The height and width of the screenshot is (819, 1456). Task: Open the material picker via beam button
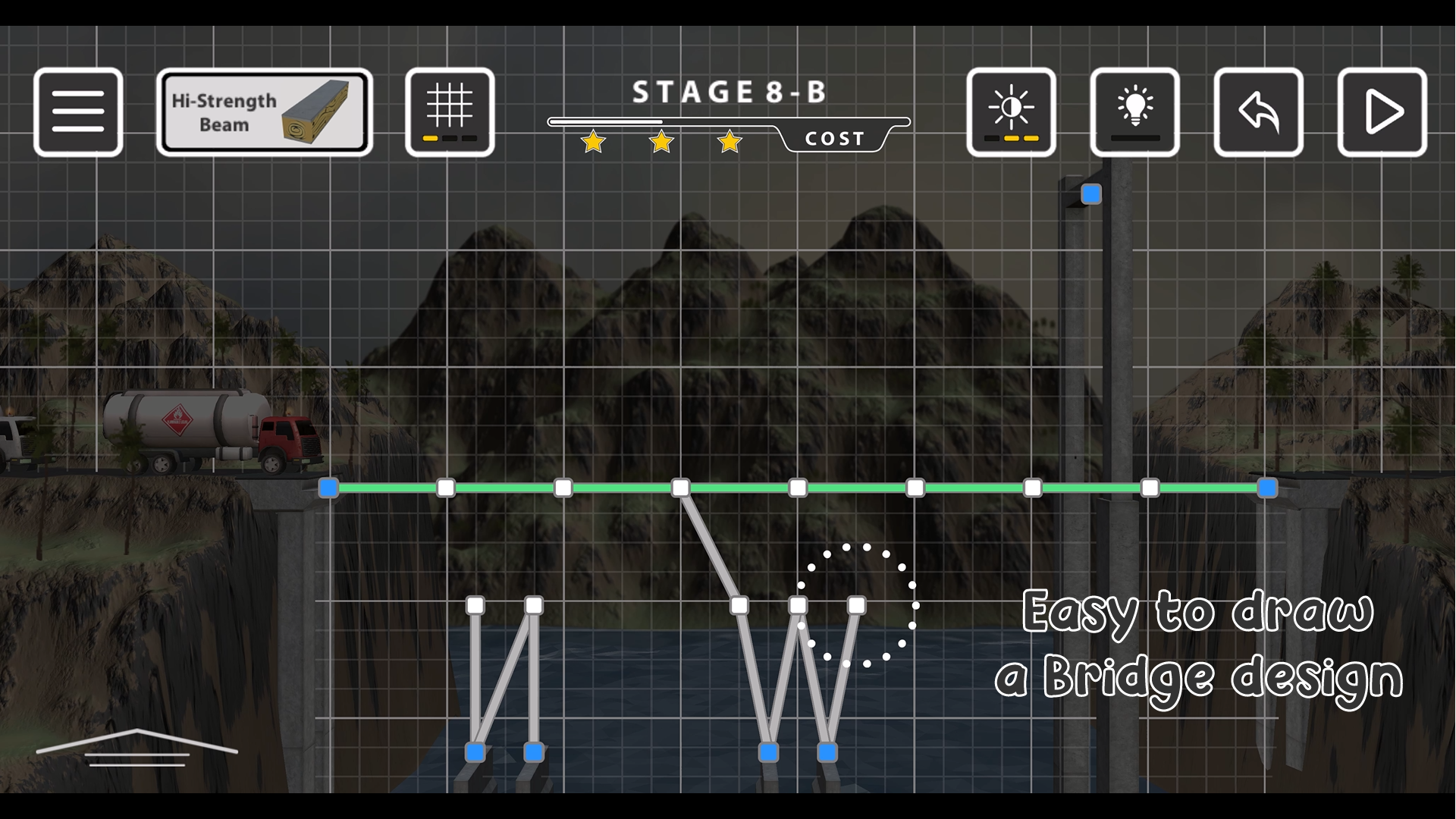[265, 111]
